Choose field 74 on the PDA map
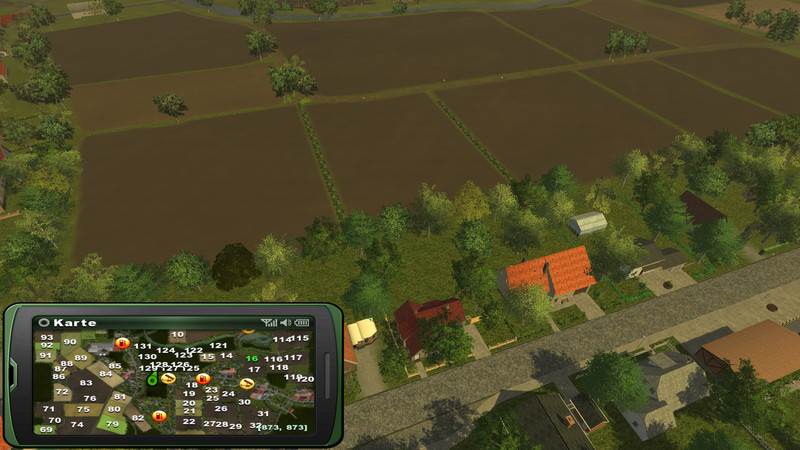This screenshot has width=800, height=450. (77, 424)
